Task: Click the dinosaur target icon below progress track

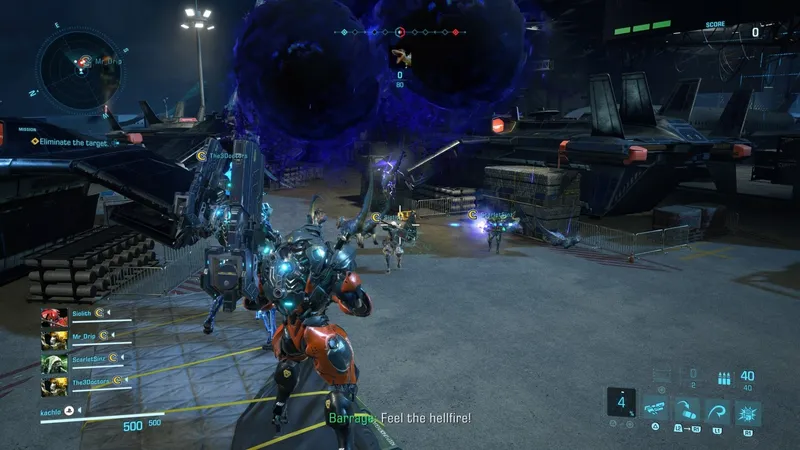Action: (400, 56)
